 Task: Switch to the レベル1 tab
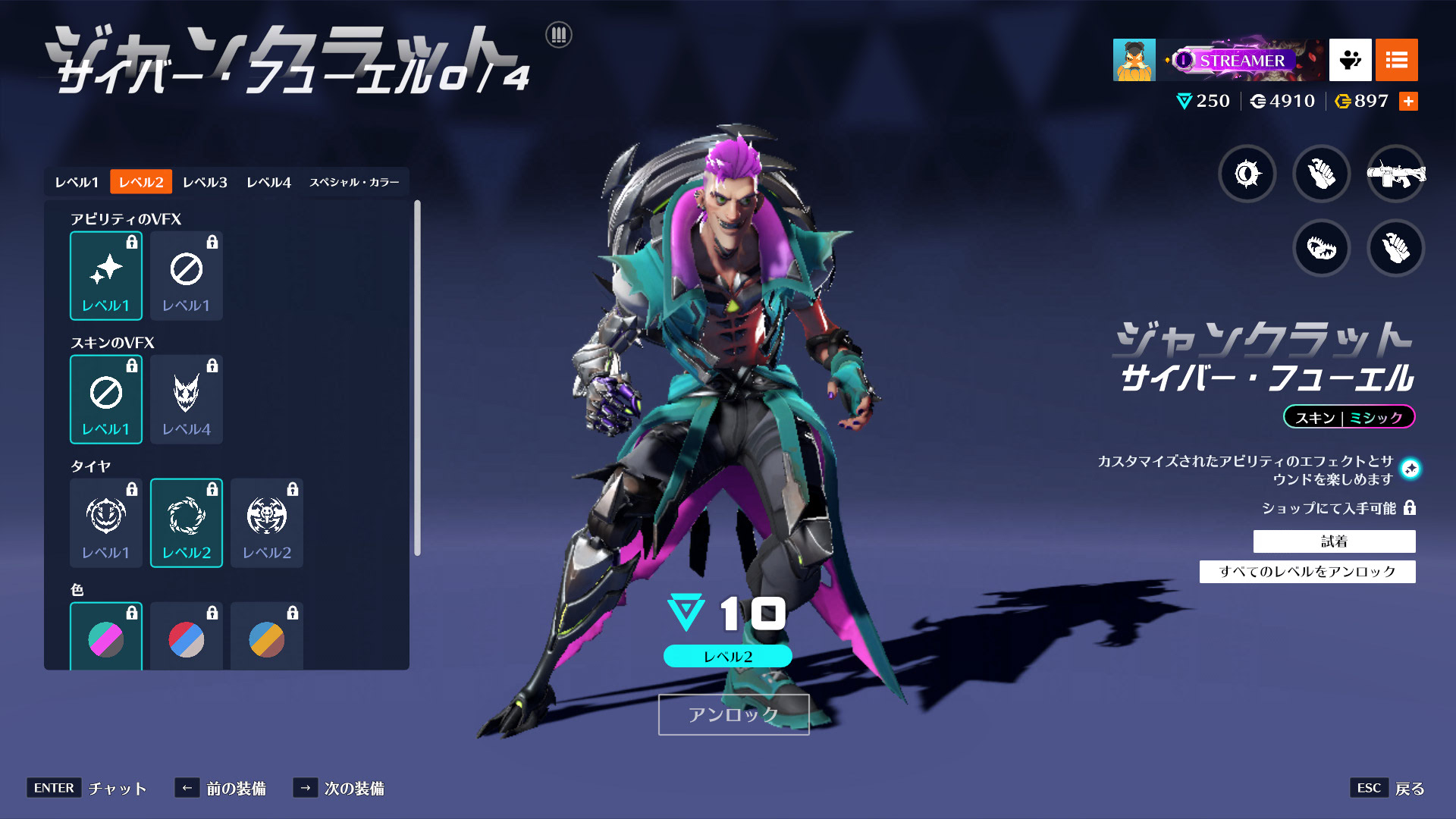pyautogui.click(x=77, y=182)
